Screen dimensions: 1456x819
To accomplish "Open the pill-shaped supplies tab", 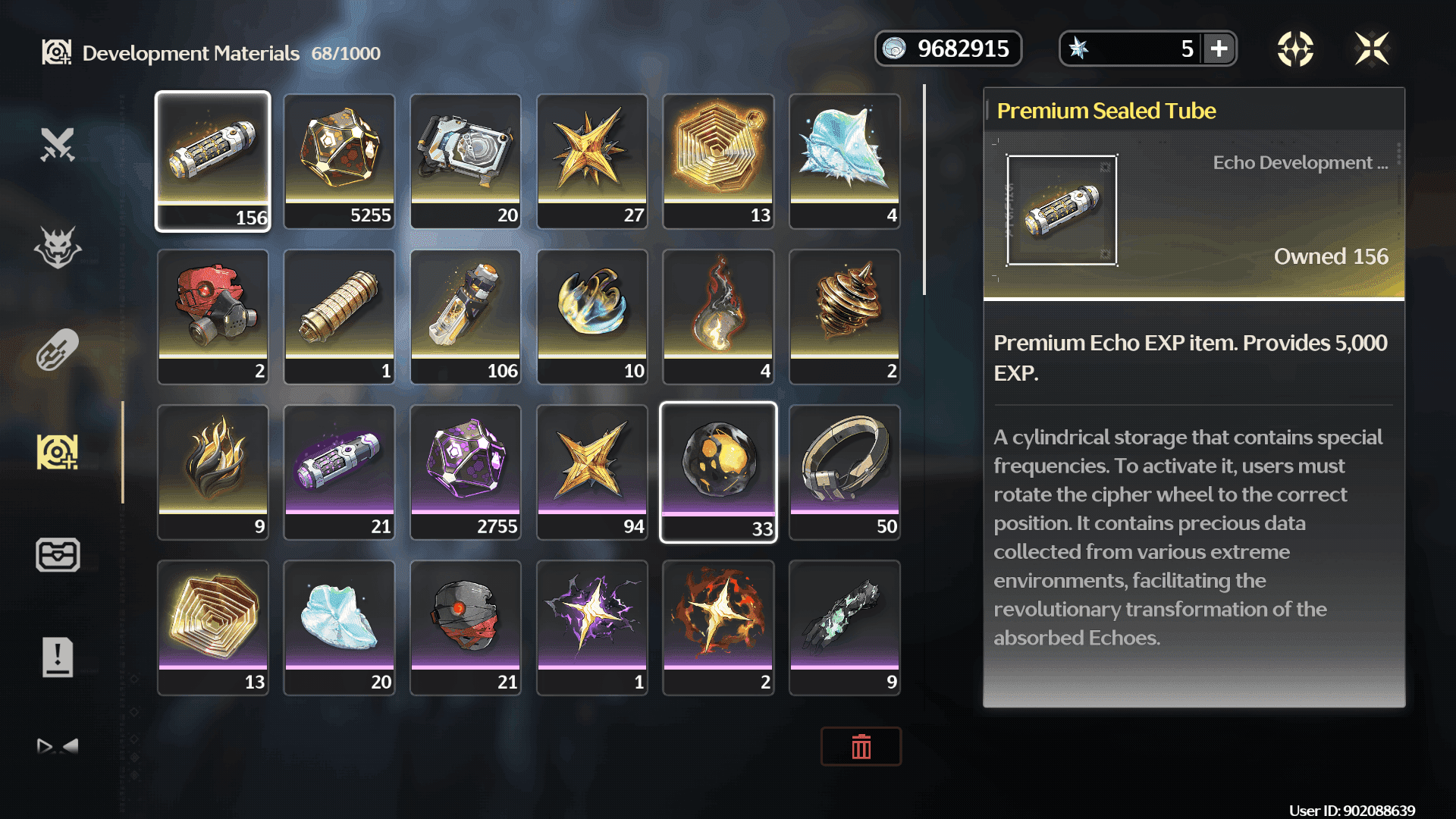I will pos(58,350).
